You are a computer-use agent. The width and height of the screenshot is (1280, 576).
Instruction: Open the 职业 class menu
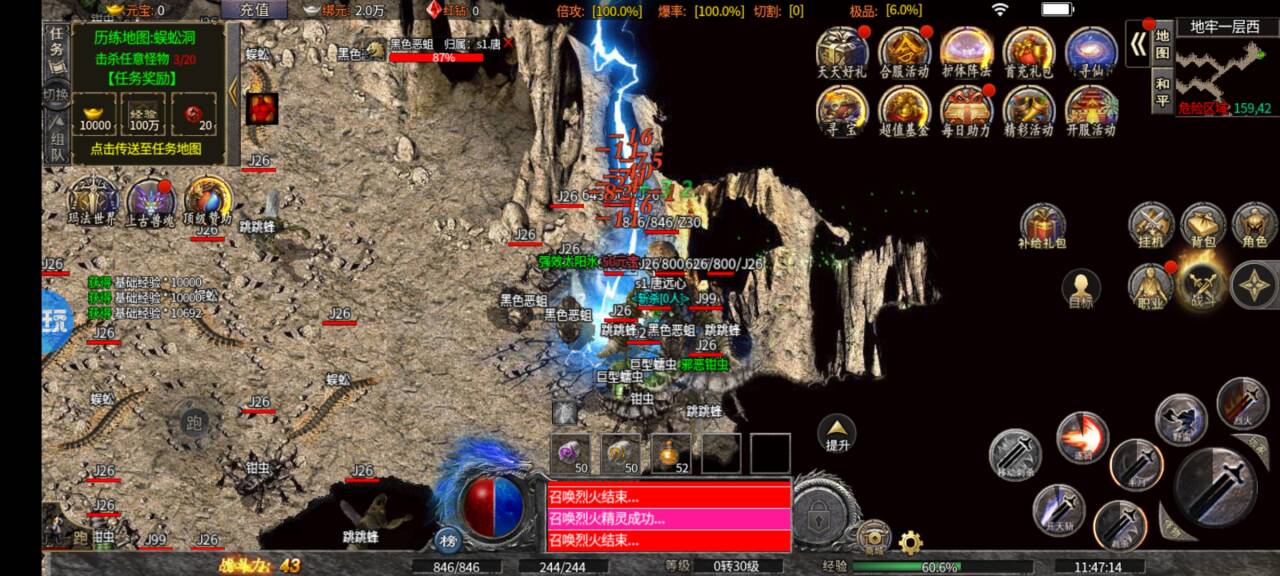point(1151,286)
